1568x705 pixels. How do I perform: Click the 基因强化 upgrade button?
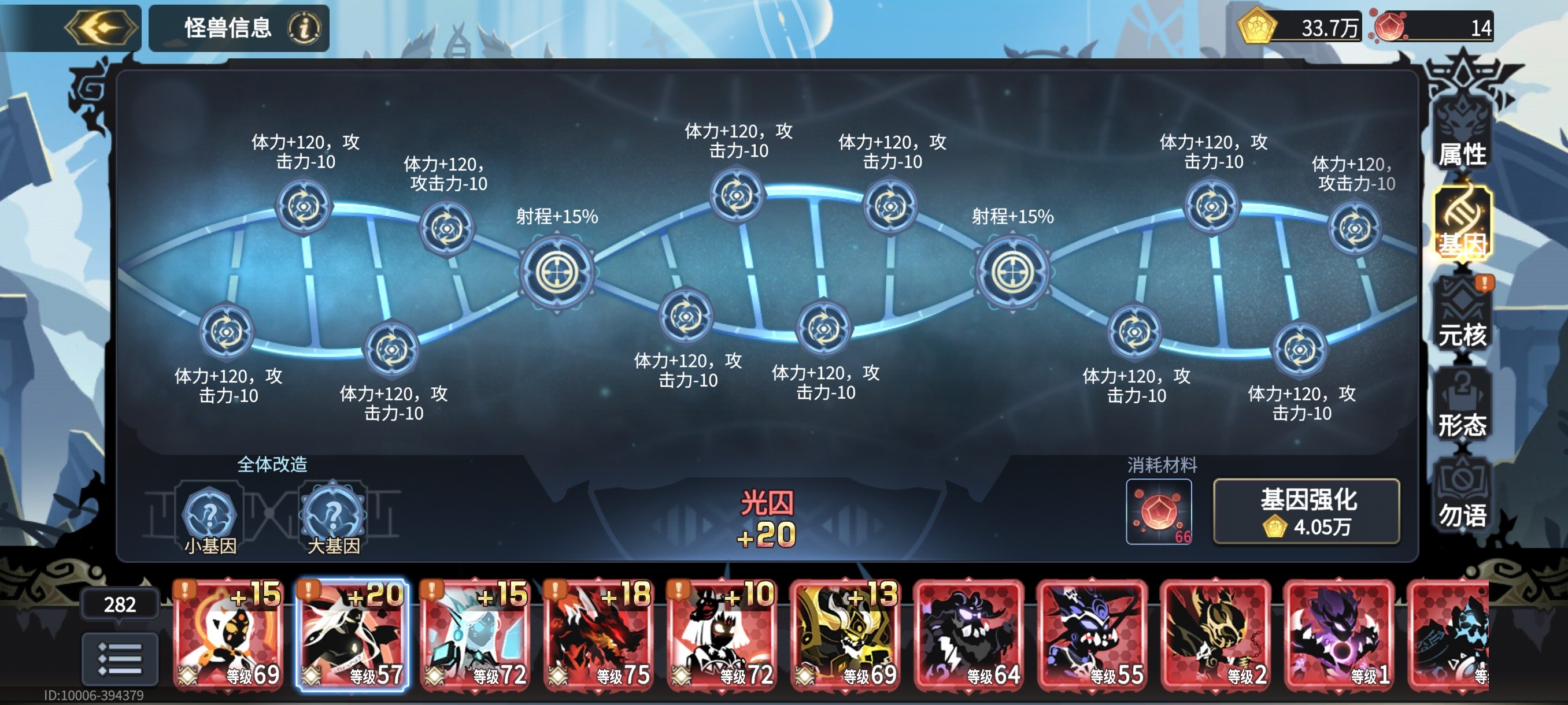pyautogui.click(x=1306, y=511)
